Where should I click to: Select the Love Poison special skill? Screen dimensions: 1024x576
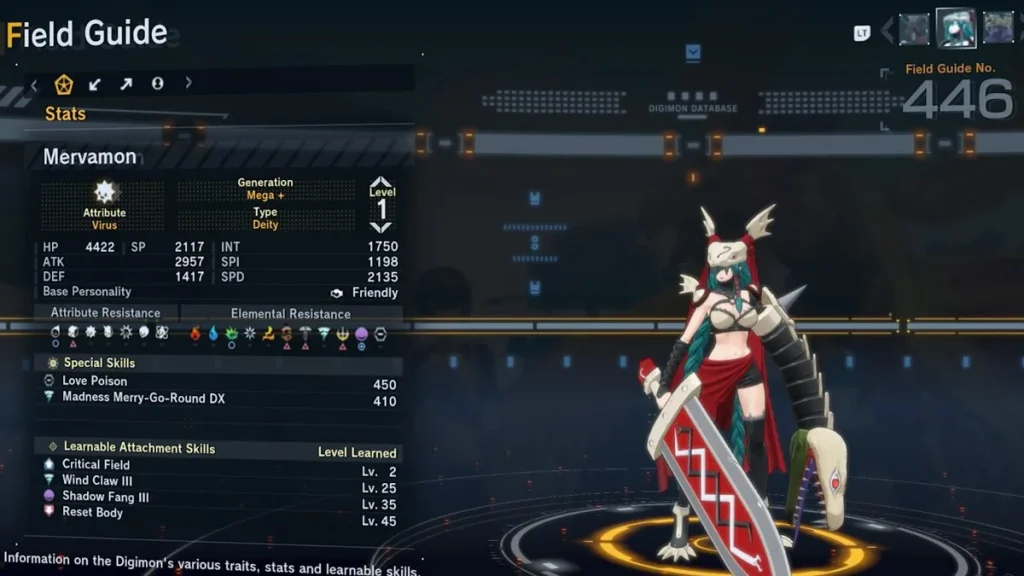pos(95,381)
